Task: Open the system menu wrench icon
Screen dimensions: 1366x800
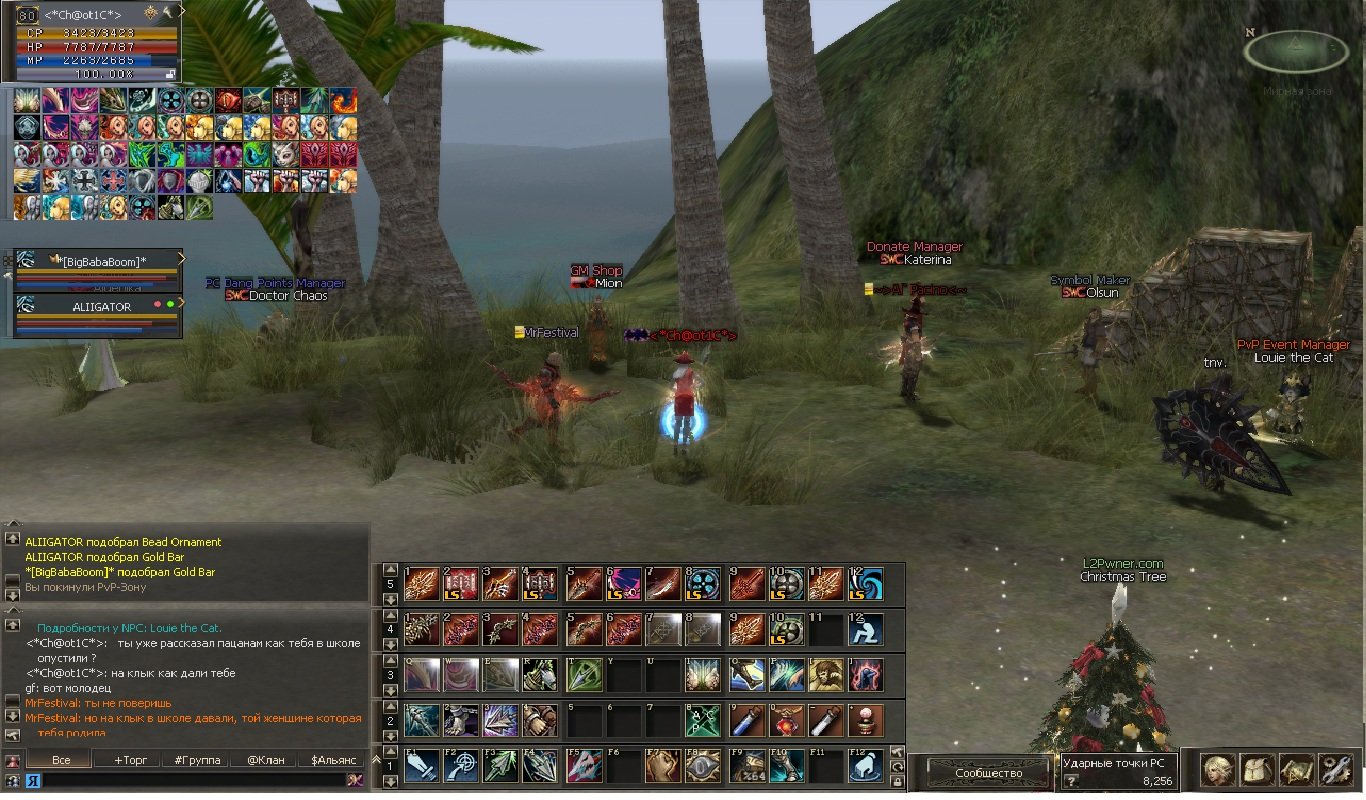Action: pos(1336,769)
